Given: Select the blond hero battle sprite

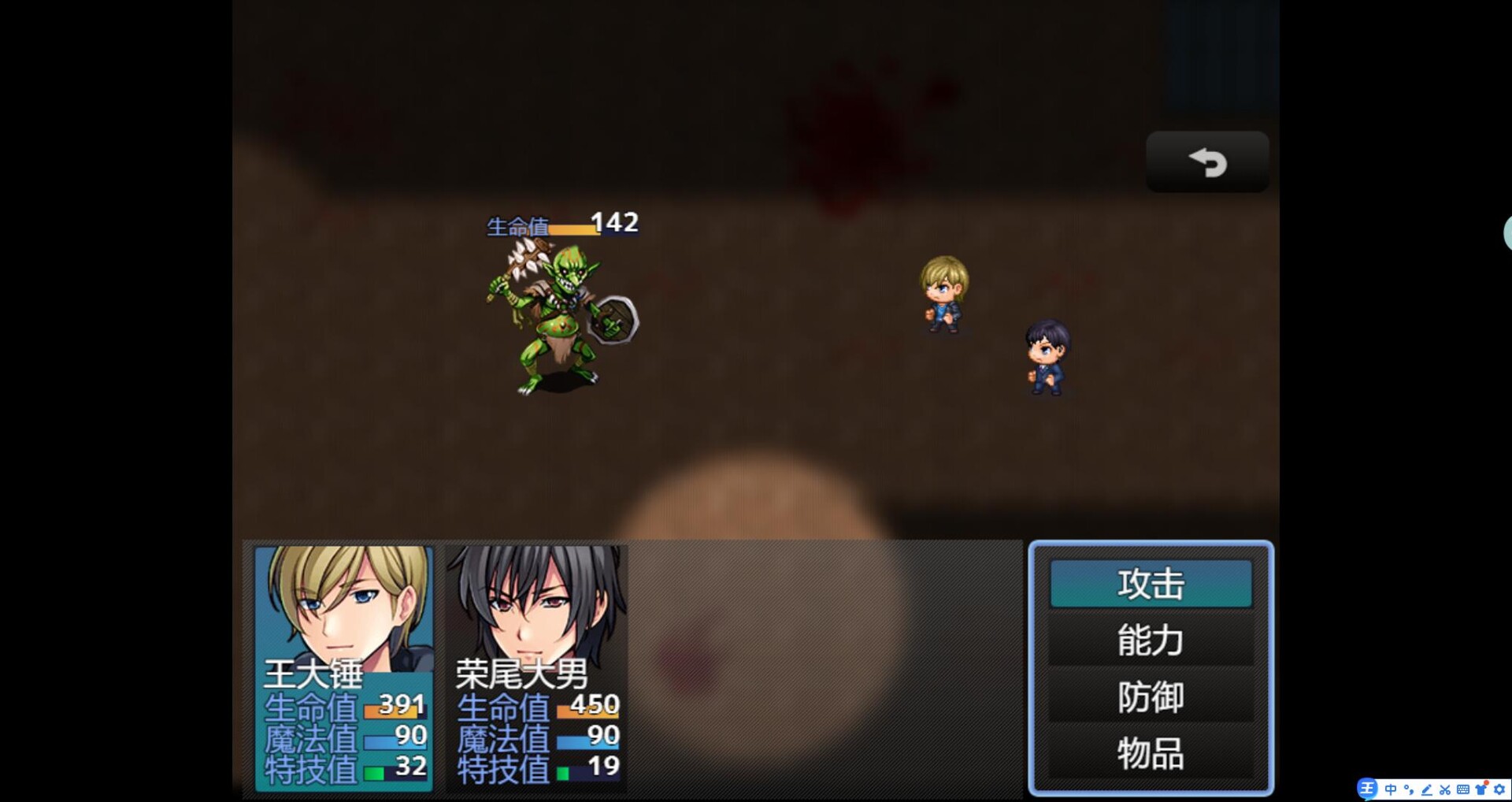Looking at the screenshot, I should click(x=945, y=295).
